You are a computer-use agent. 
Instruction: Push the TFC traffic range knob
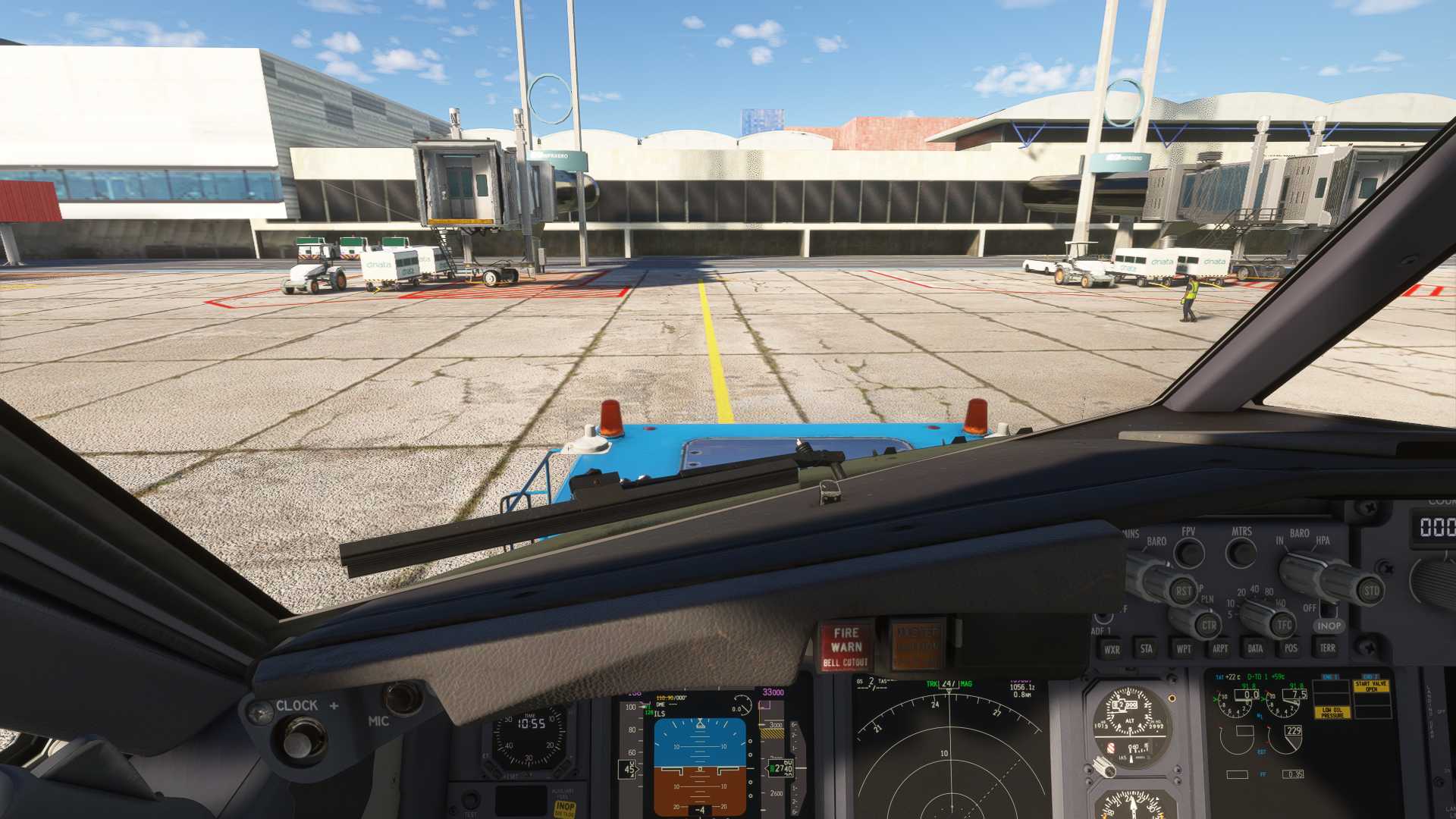point(1283,625)
